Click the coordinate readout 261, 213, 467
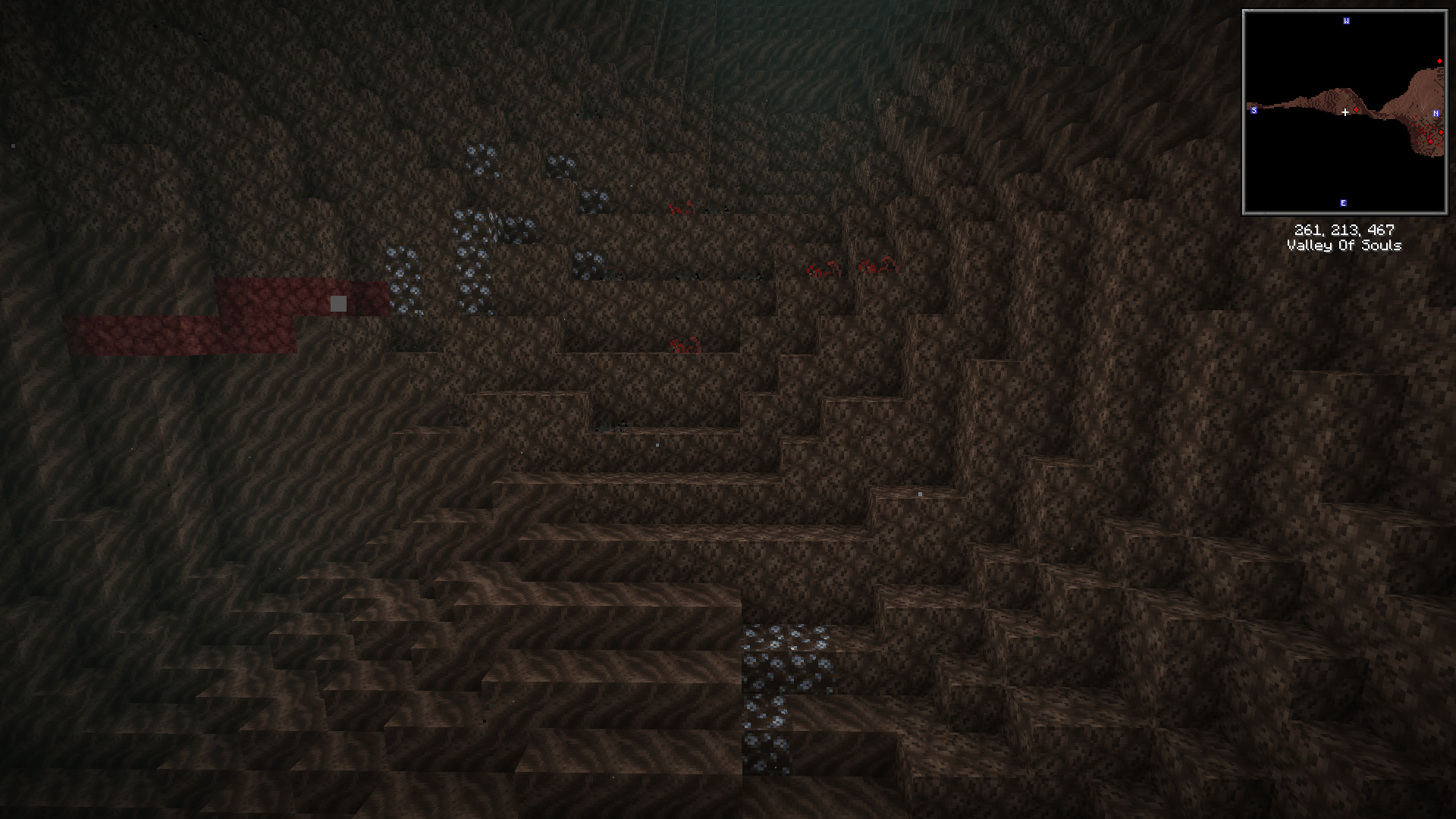The image size is (1456, 819). point(1345,229)
